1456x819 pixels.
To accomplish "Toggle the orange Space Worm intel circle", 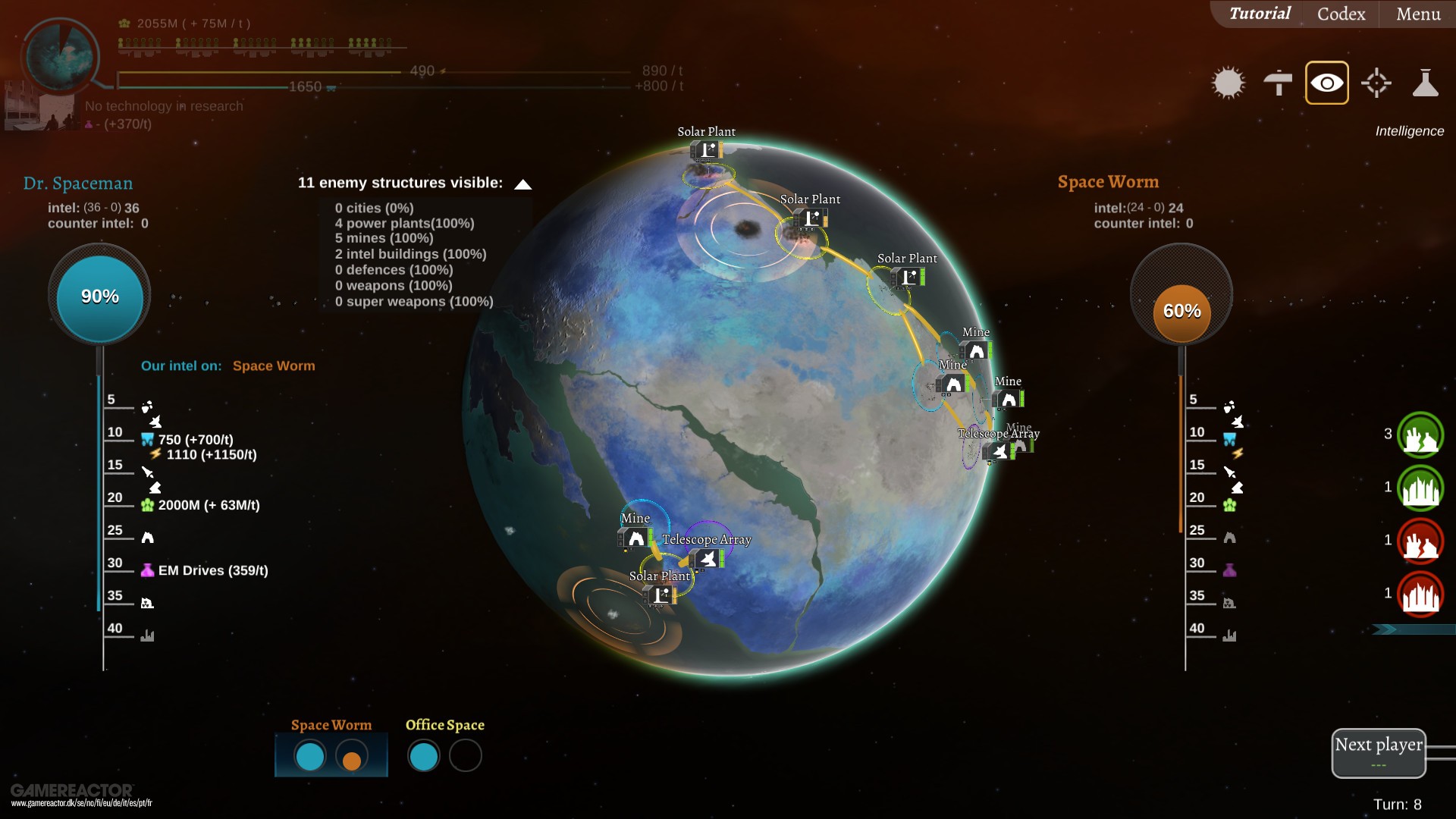I will [x=353, y=756].
